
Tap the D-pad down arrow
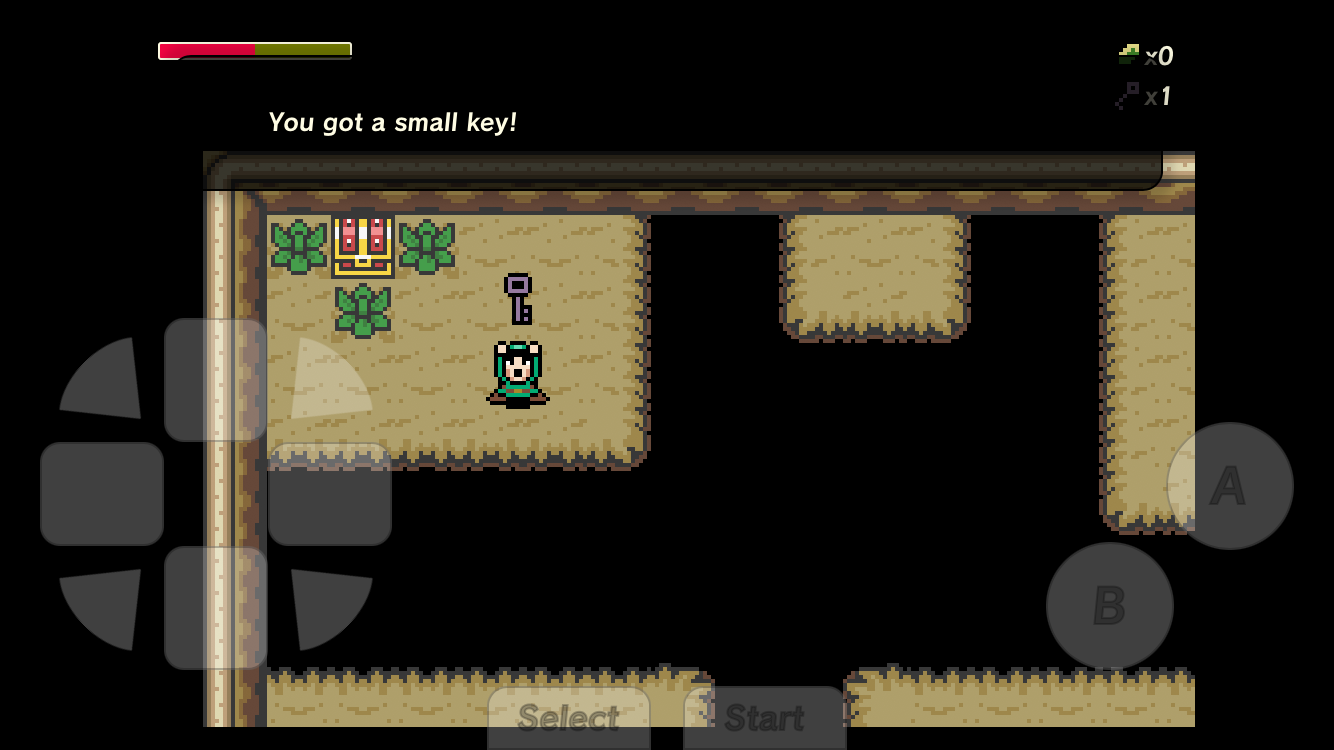[x=215, y=607]
